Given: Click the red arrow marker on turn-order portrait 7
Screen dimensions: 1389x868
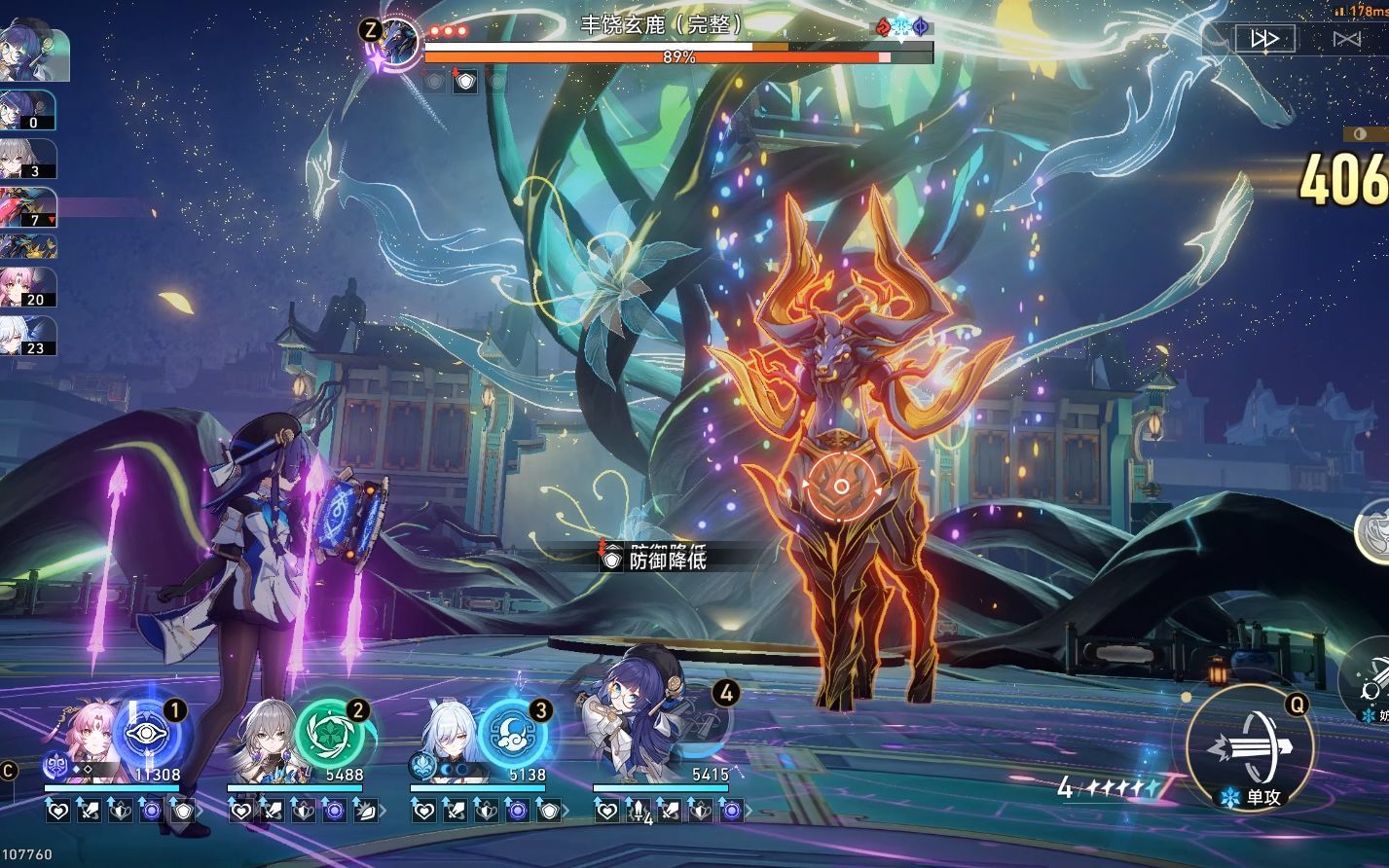Looking at the screenshot, I should [x=52, y=220].
